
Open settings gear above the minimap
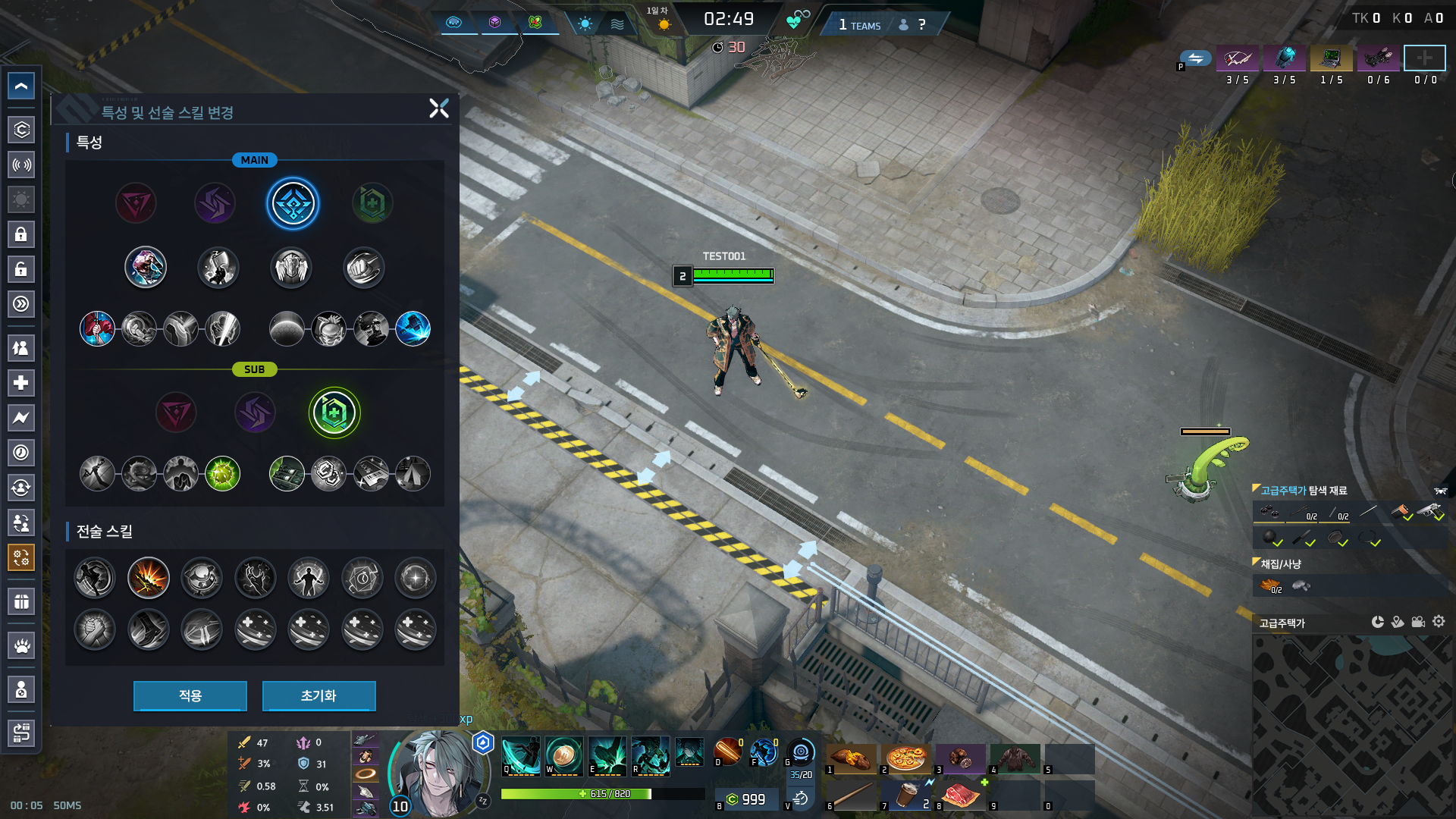(1439, 622)
